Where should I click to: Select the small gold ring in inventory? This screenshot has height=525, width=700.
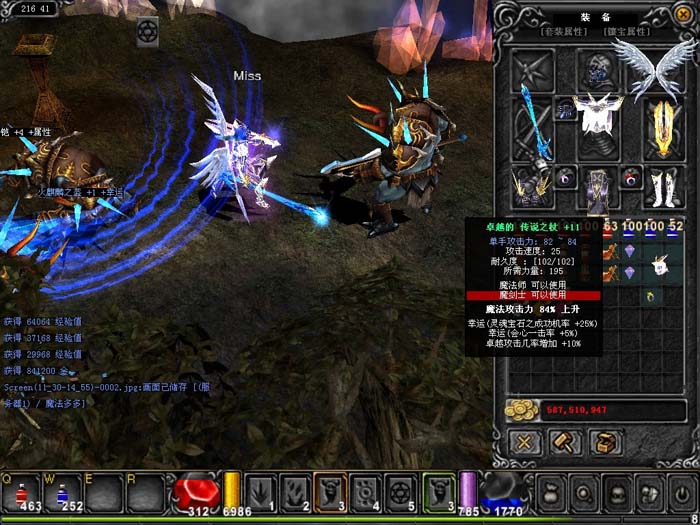[x=651, y=296]
